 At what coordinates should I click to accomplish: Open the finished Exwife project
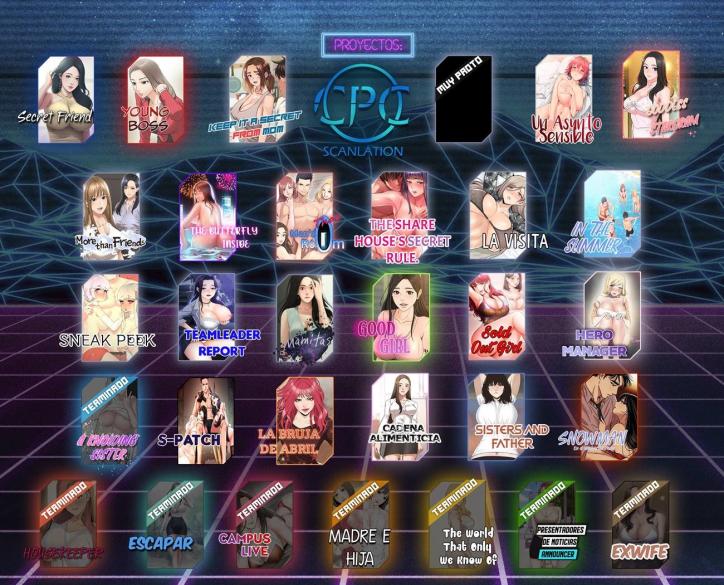(640, 525)
